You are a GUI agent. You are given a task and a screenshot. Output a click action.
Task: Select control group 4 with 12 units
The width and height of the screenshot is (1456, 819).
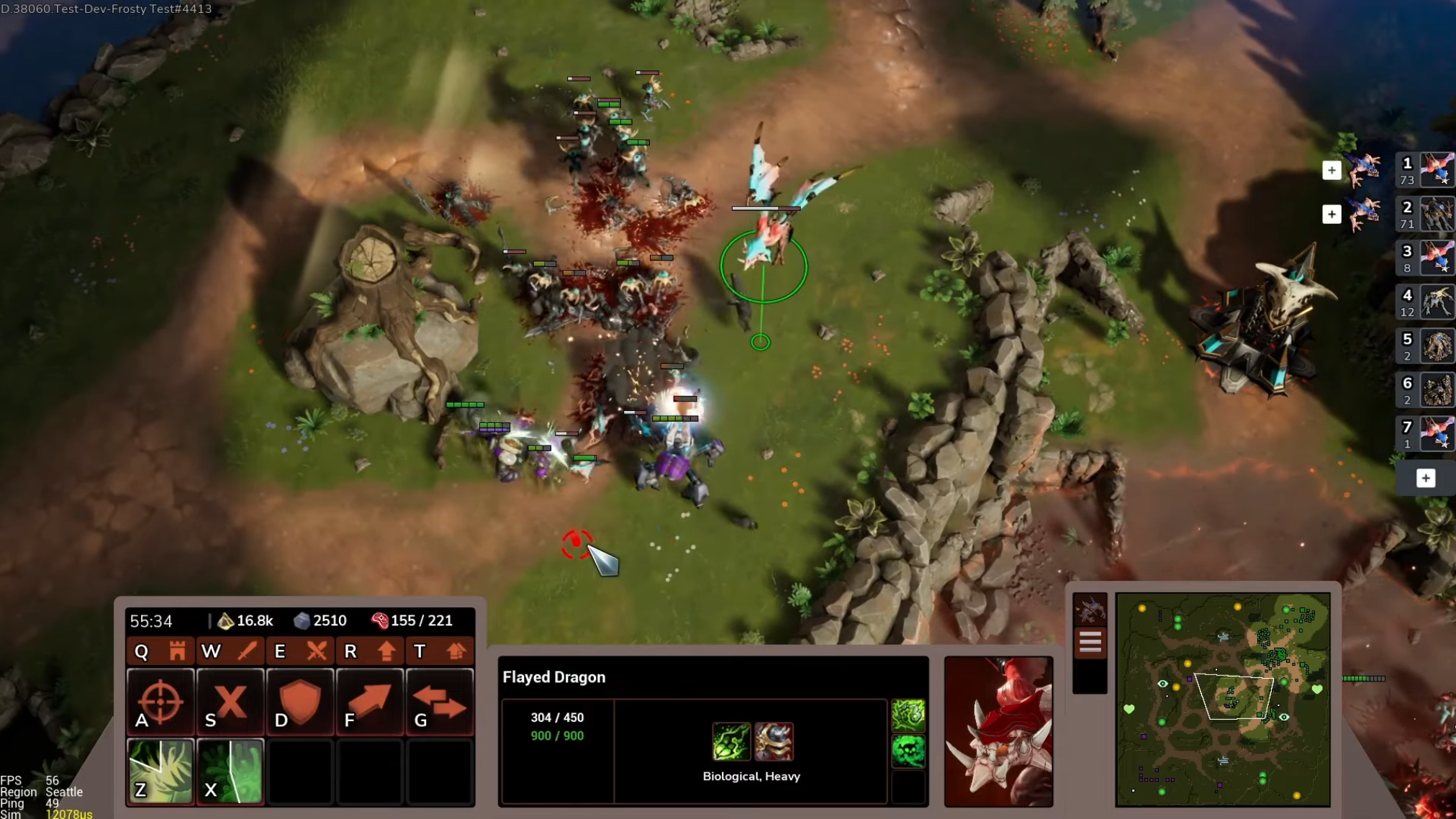pyautogui.click(x=1425, y=302)
